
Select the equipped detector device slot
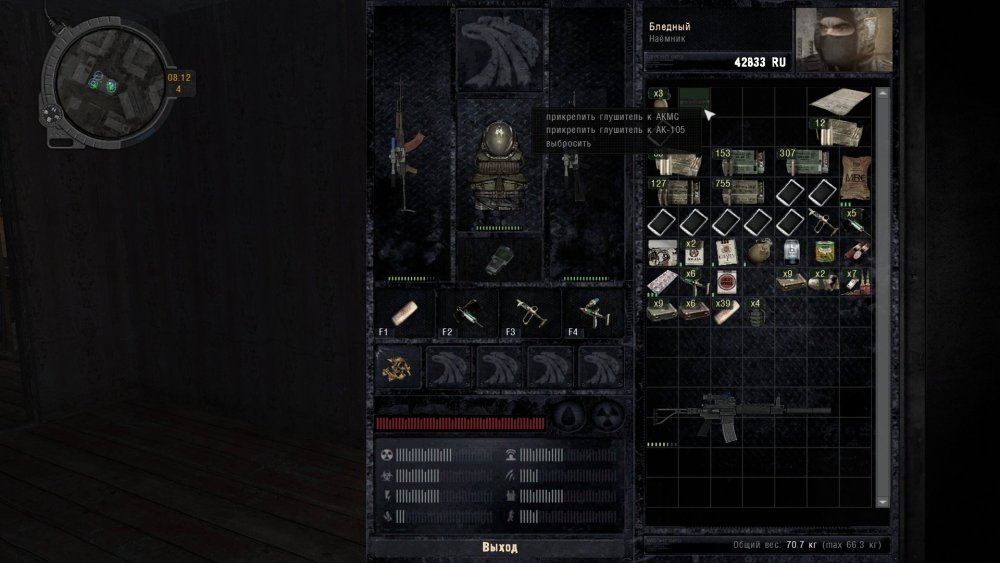point(499,259)
